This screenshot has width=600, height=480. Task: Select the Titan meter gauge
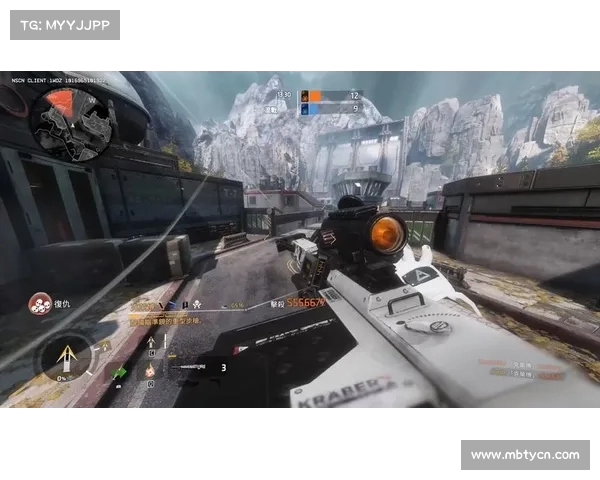click(x=65, y=357)
